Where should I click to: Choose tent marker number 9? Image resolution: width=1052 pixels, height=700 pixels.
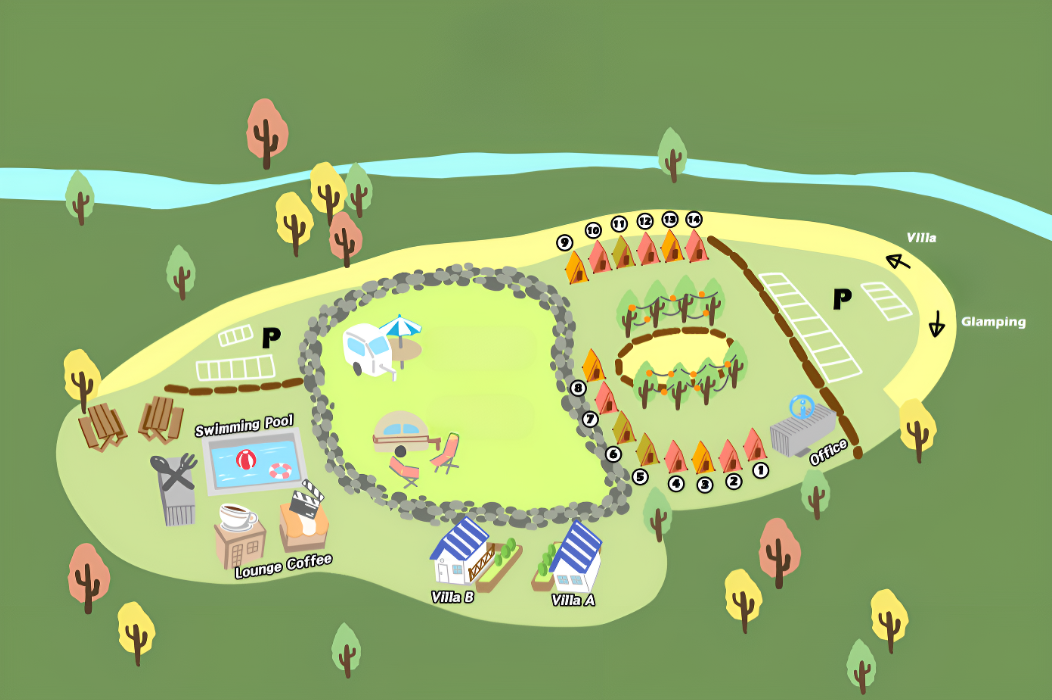(x=565, y=242)
